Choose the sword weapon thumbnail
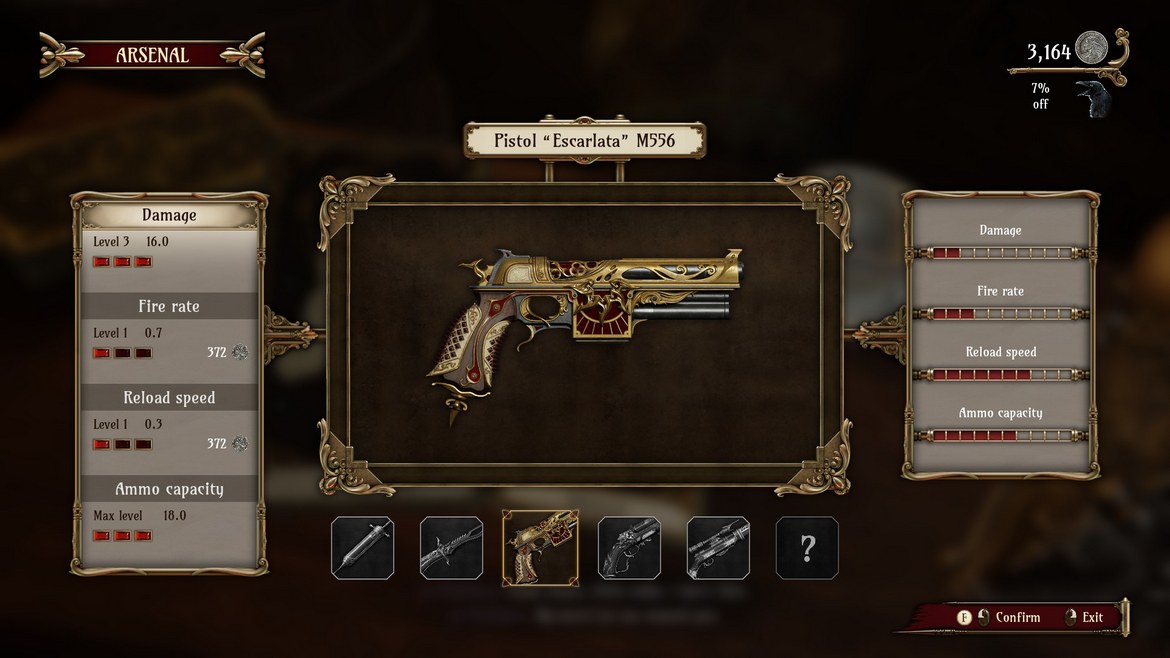This screenshot has width=1170, height=658. click(x=451, y=548)
